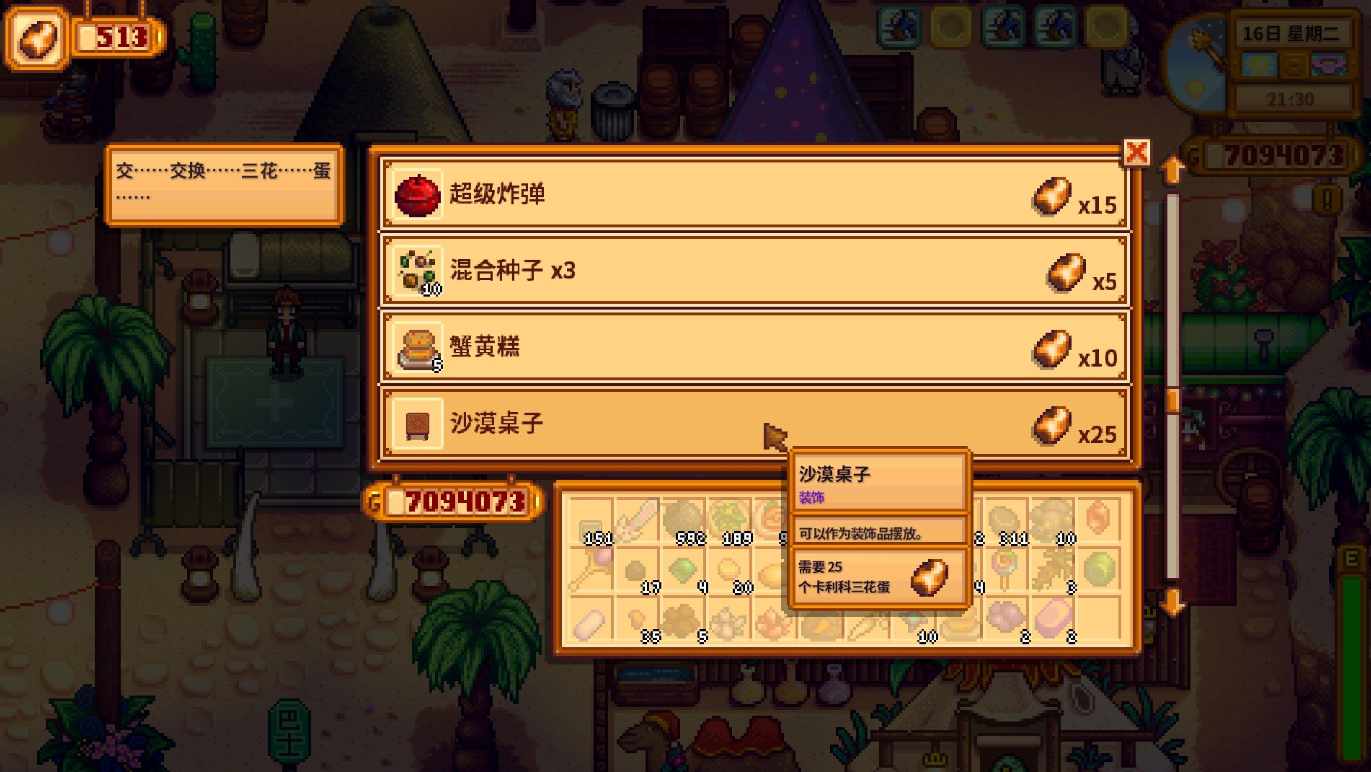Click the trader's dialogue box about exchanging eggs

pyautogui.click(x=223, y=184)
